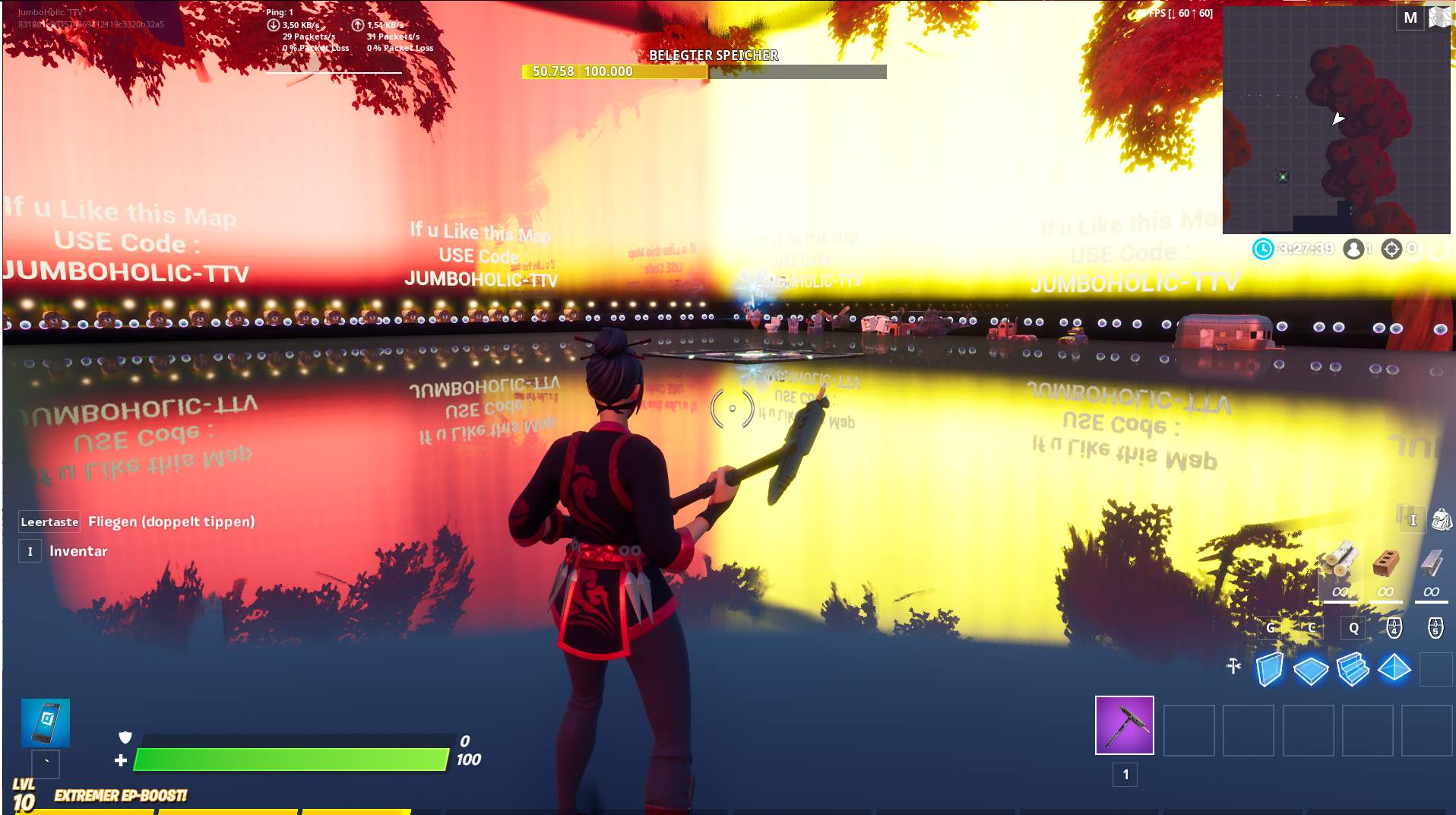Click the edit hammer icon beside build pieces

pyautogui.click(x=1234, y=665)
